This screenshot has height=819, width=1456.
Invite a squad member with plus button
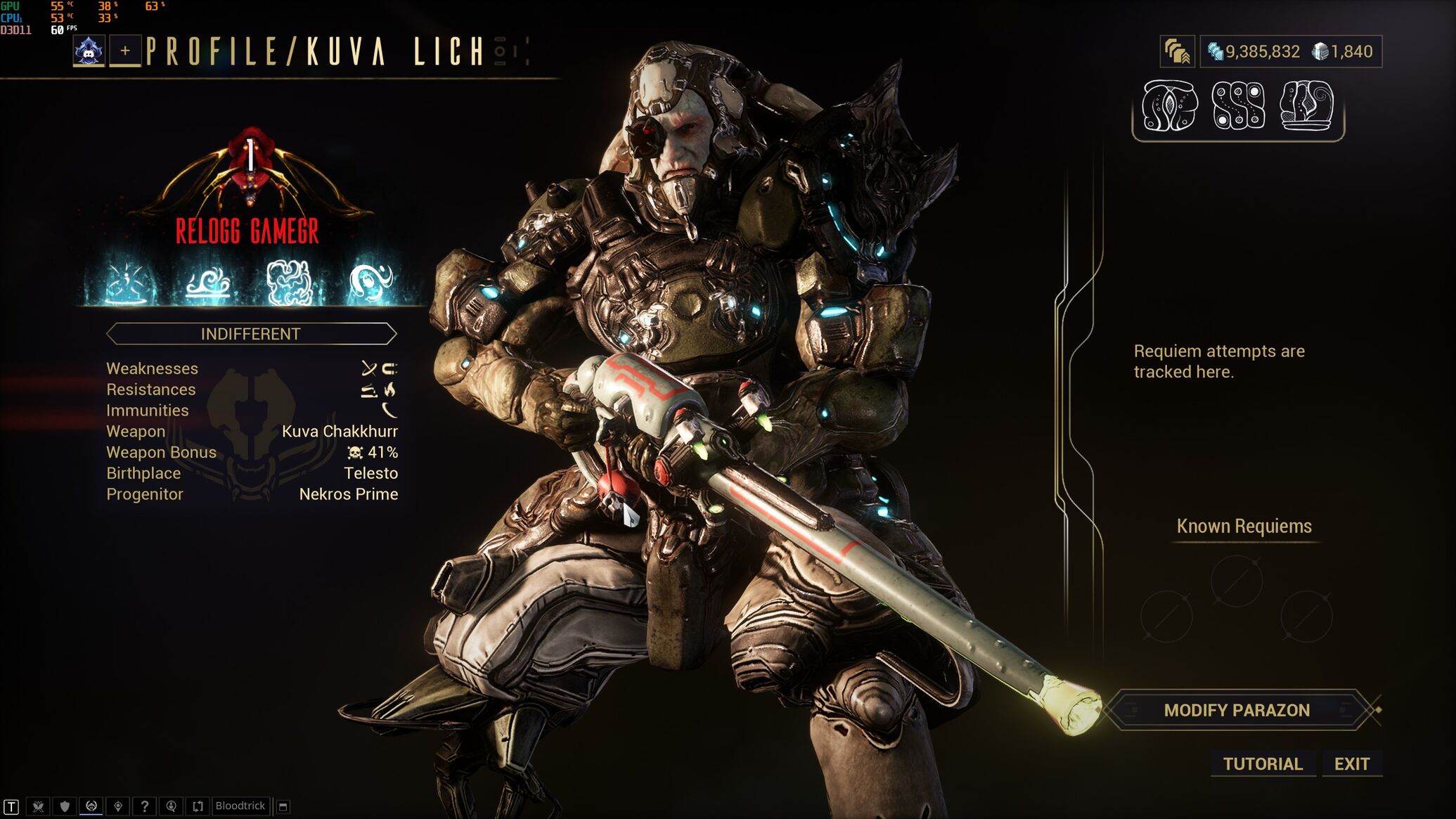tap(125, 51)
